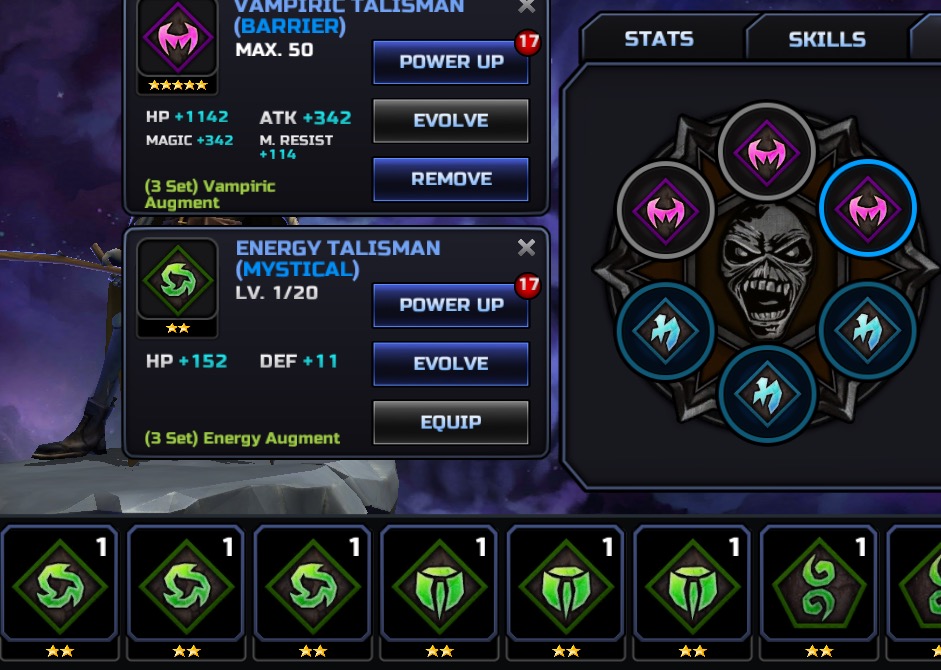Screen dimensions: 941x670
Task: Open the Skills tab
Action: tap(827, 39)
